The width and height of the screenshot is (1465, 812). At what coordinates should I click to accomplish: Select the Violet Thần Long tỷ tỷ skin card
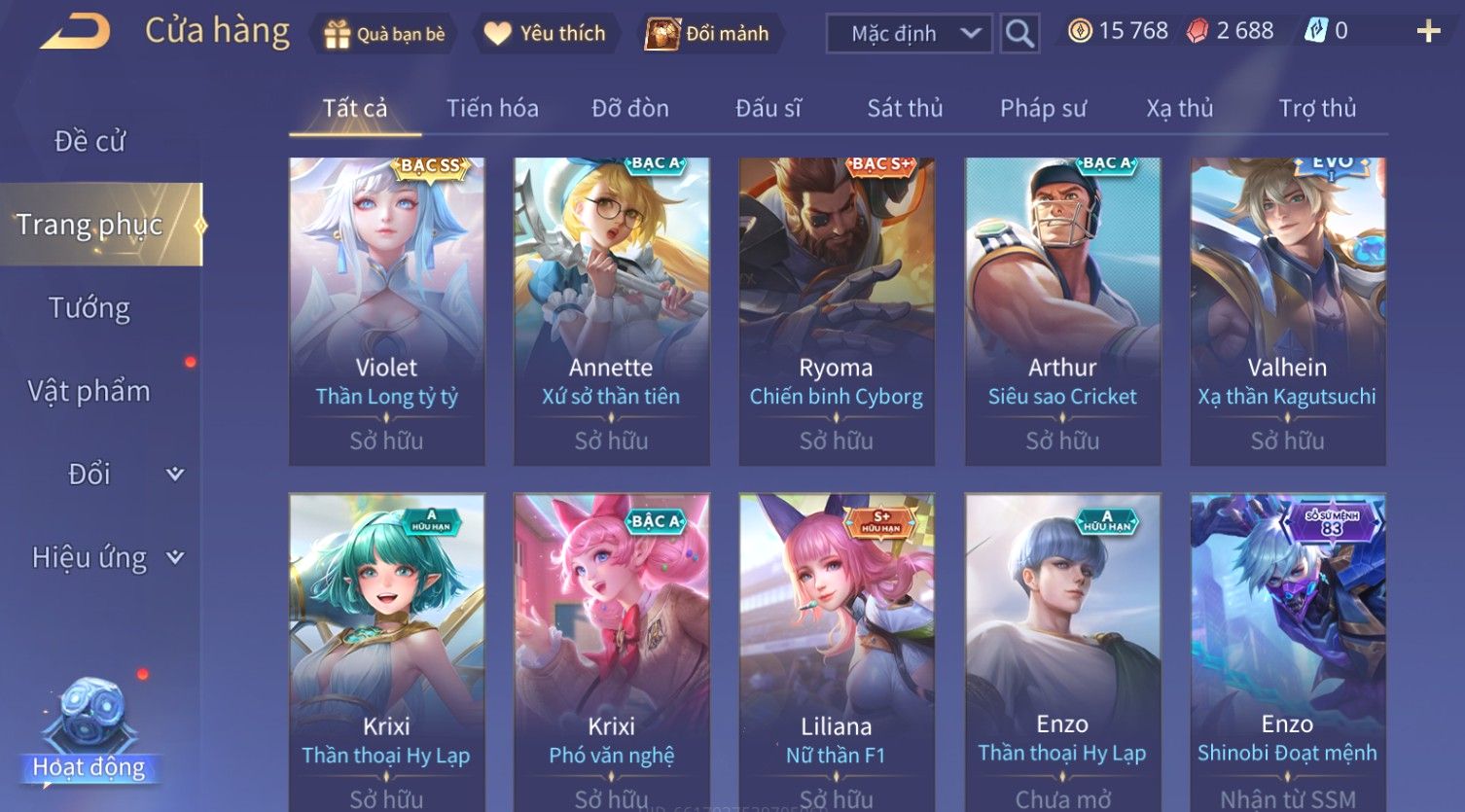(386, 311)
